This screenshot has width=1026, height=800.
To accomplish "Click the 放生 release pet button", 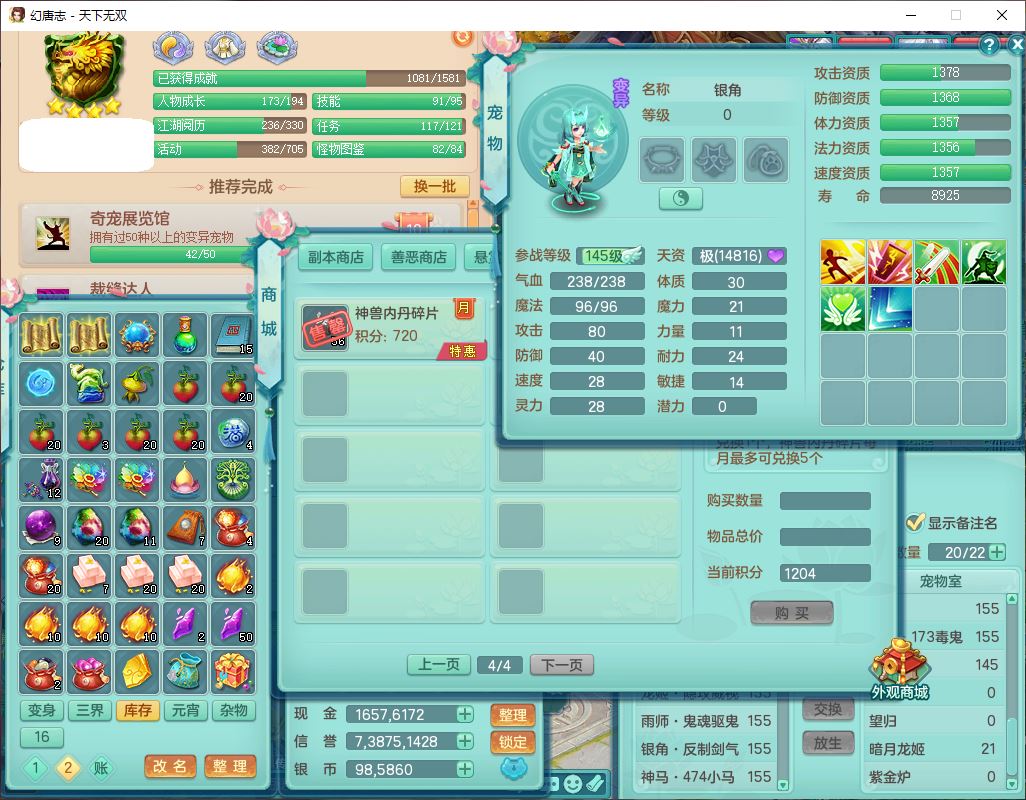I will click(x=827, y=743).
